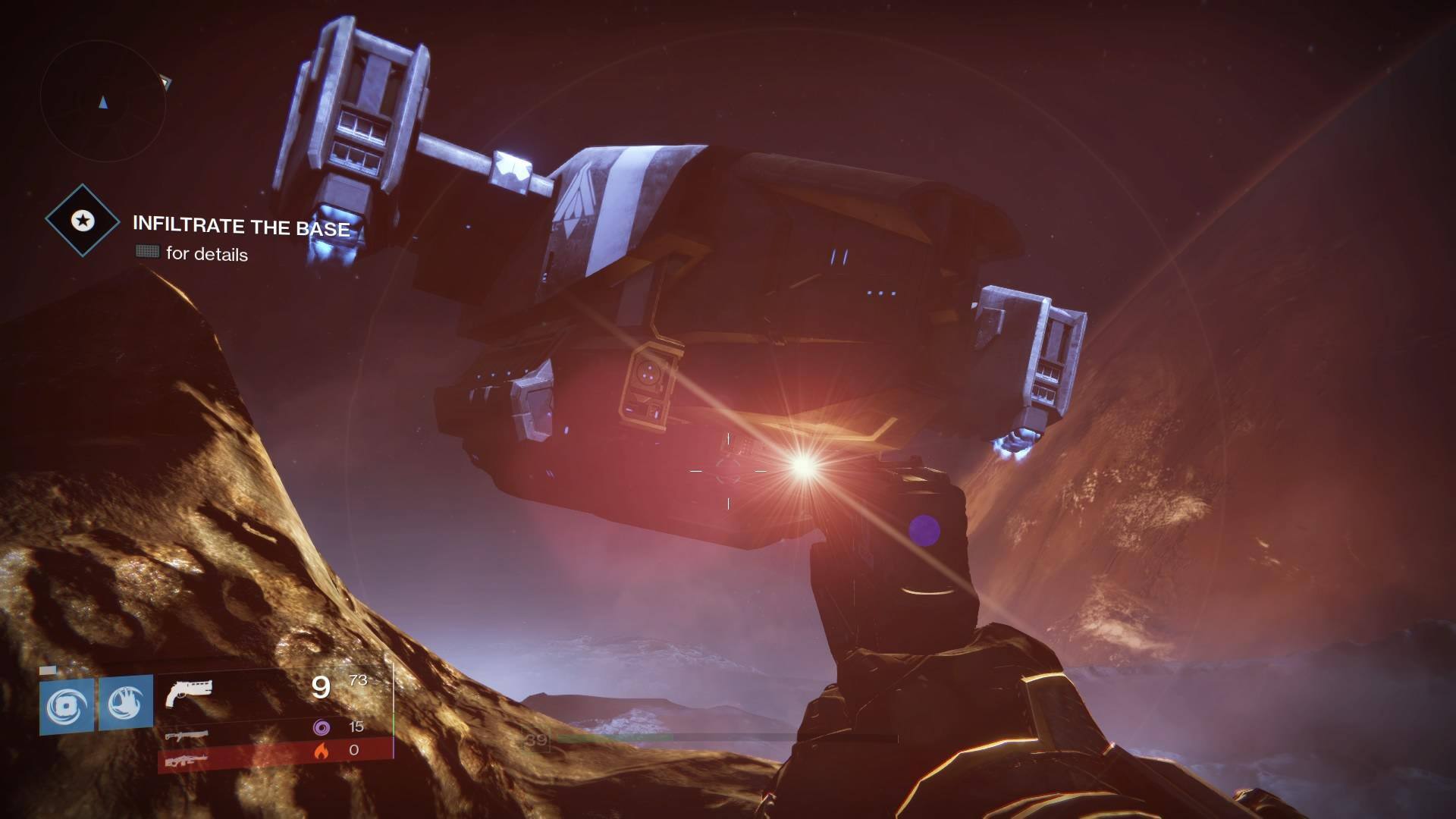Viewport: 1456px width, 819px height.
Task: Click the star diamond objective icon
Action: pos(82,221)
